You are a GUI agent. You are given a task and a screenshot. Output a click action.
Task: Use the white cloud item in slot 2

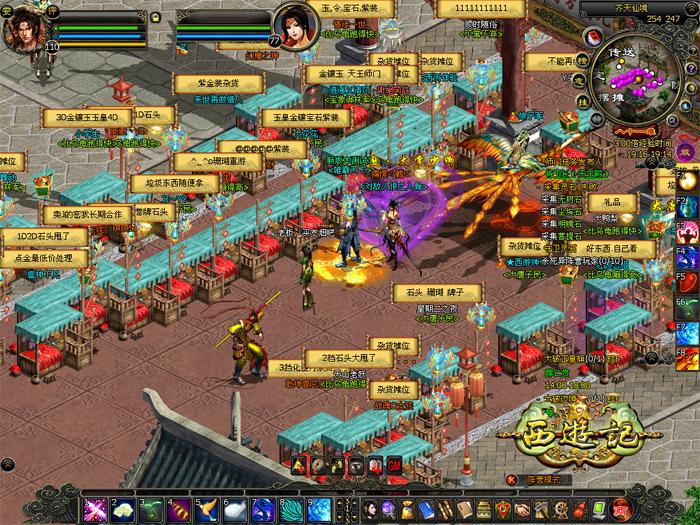[122, 510]
